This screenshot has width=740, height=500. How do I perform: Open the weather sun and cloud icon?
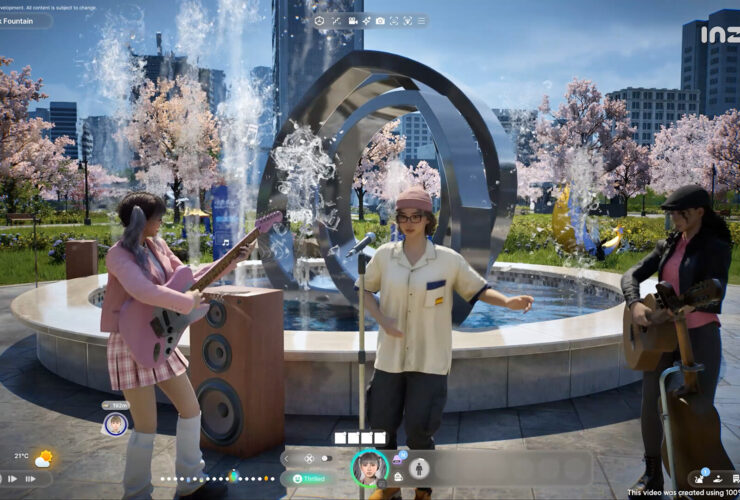pyautogui.click(x=43, y=459)
